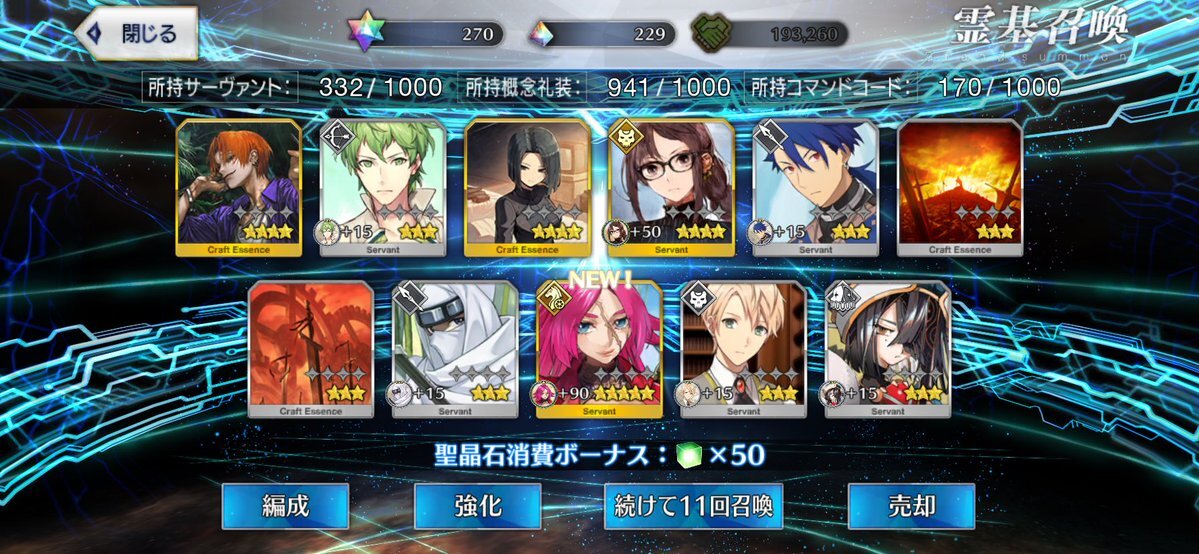The image size is (1199, 554).
Task: Inspect the white-hooded Servant card
Action: coord(455,348)
